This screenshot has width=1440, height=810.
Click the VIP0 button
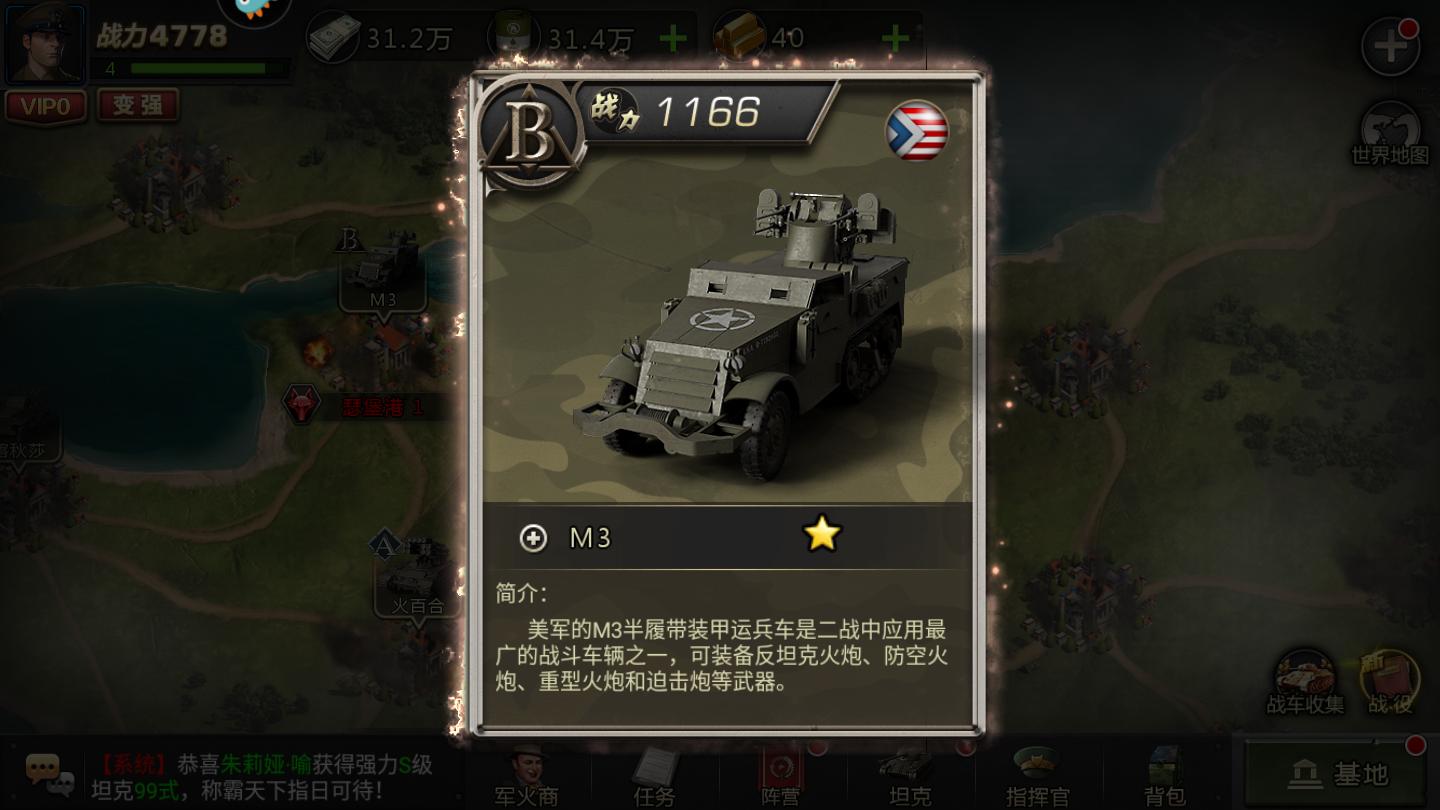(45, 107)
